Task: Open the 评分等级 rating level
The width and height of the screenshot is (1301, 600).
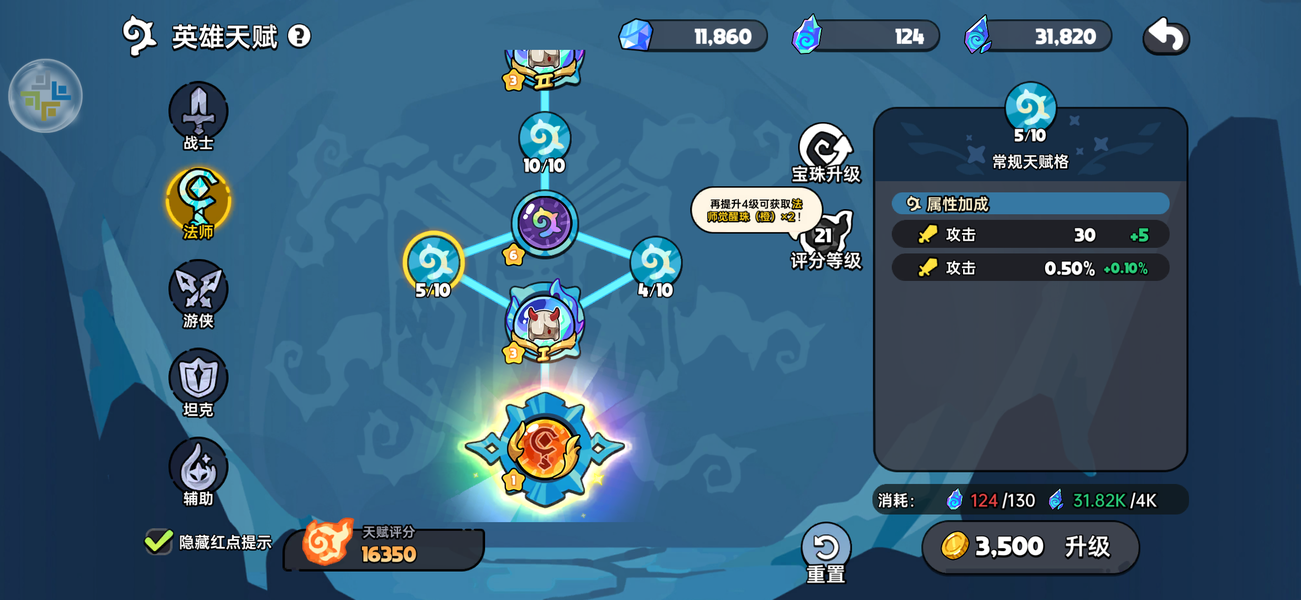Action: click(x=825, y=240)
